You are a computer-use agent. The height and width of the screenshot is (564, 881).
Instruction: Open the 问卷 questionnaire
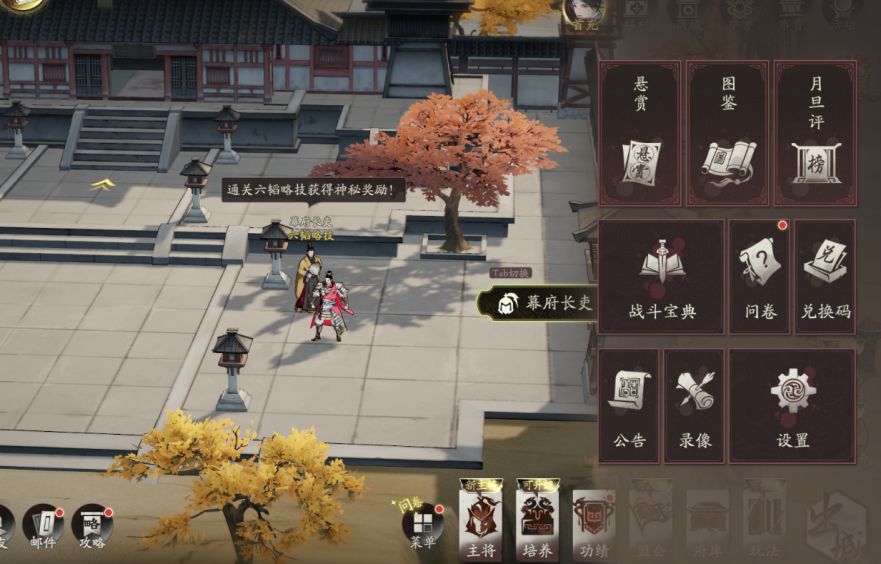[x=758, y=277]
